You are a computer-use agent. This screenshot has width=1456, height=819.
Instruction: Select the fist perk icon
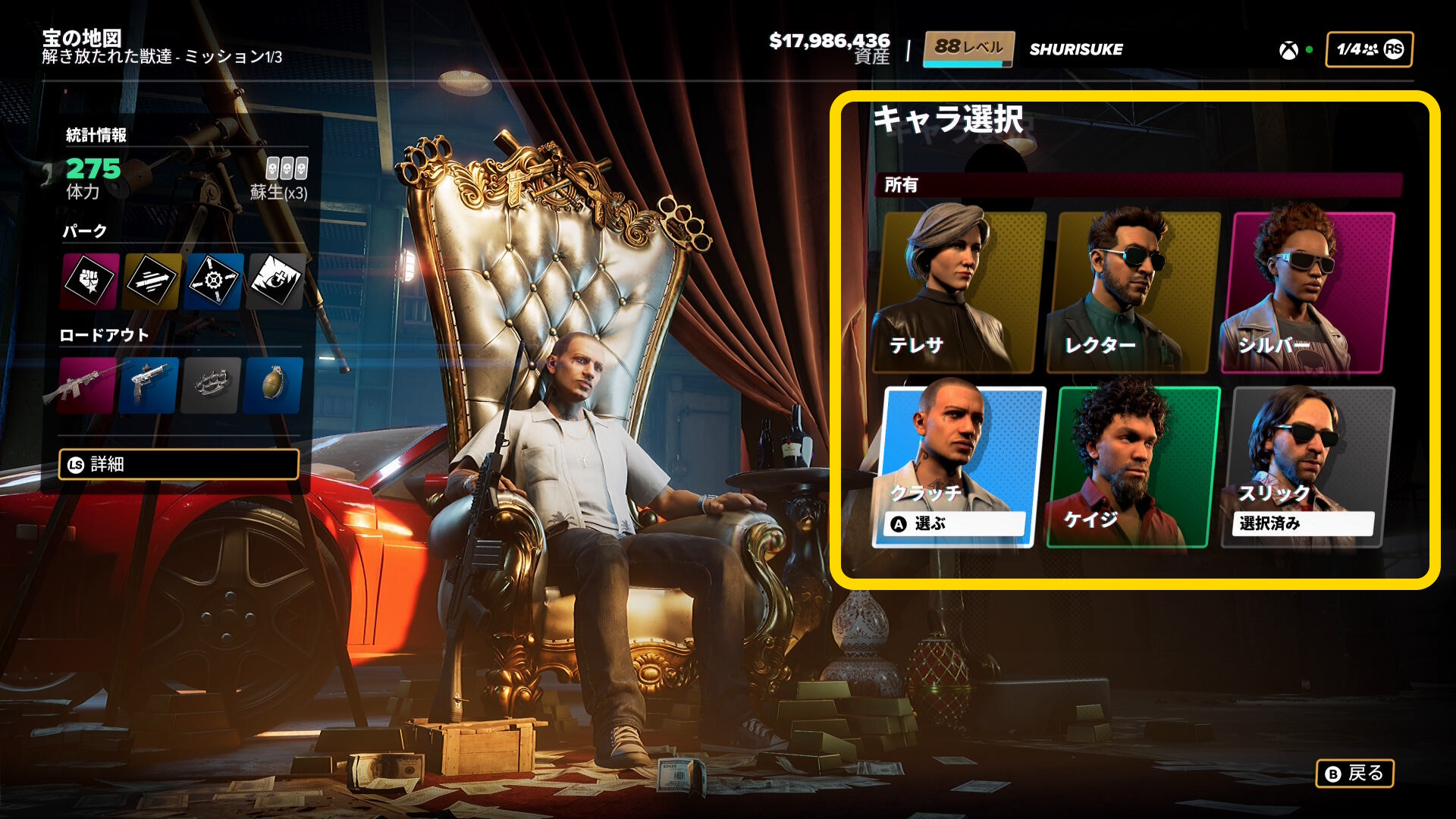90,281
